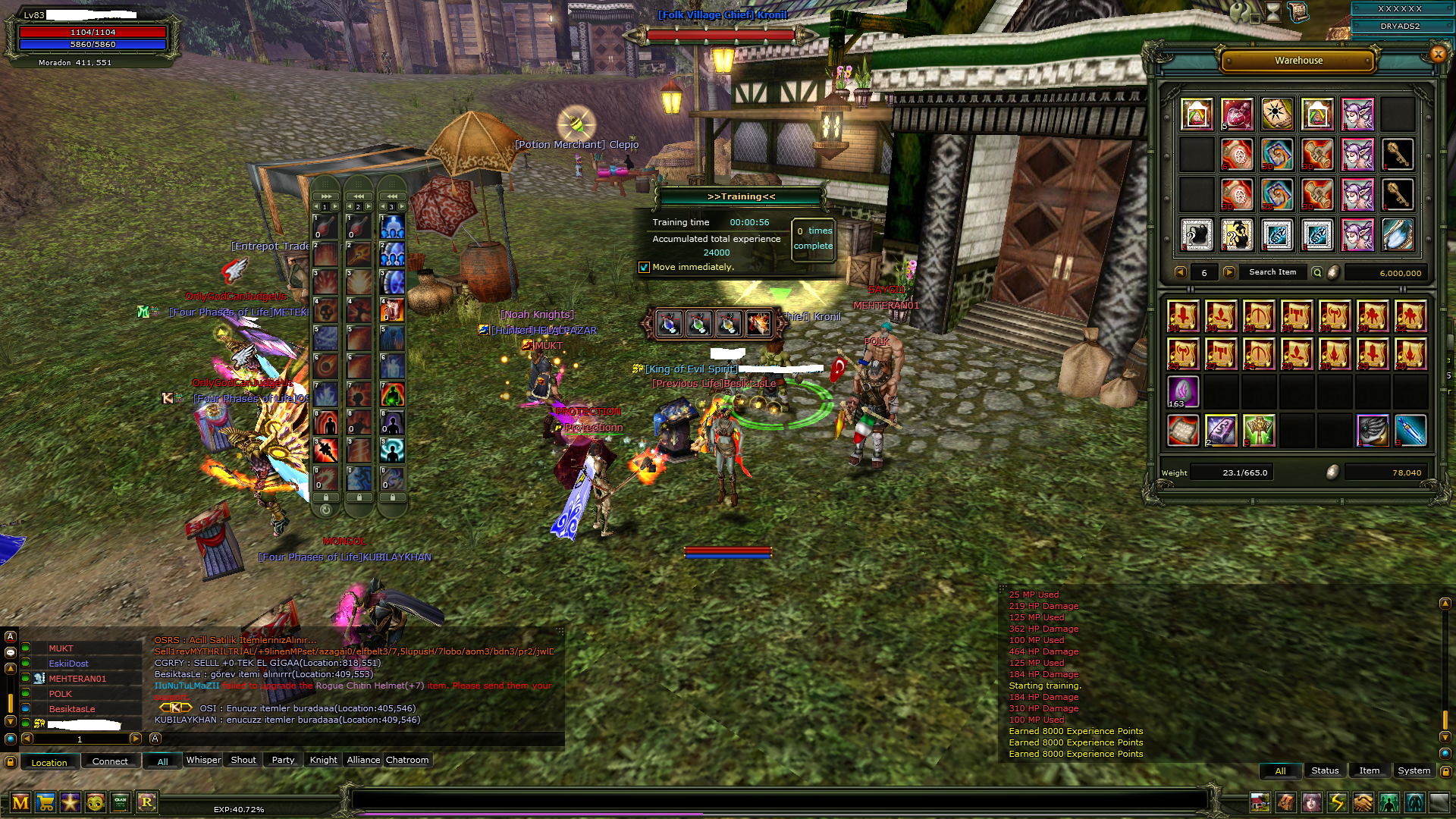Open the shopping cart item mall icon
The width and height of the screenshot is (1456, 819).
[45, 802]
